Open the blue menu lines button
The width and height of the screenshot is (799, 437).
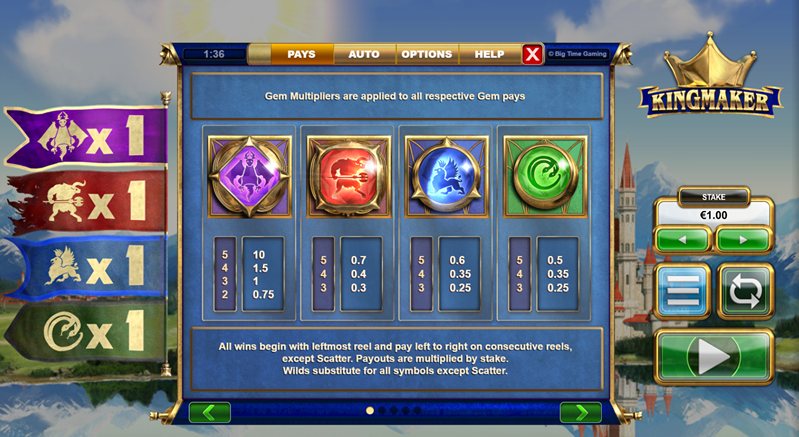click(x=683, y=291)
